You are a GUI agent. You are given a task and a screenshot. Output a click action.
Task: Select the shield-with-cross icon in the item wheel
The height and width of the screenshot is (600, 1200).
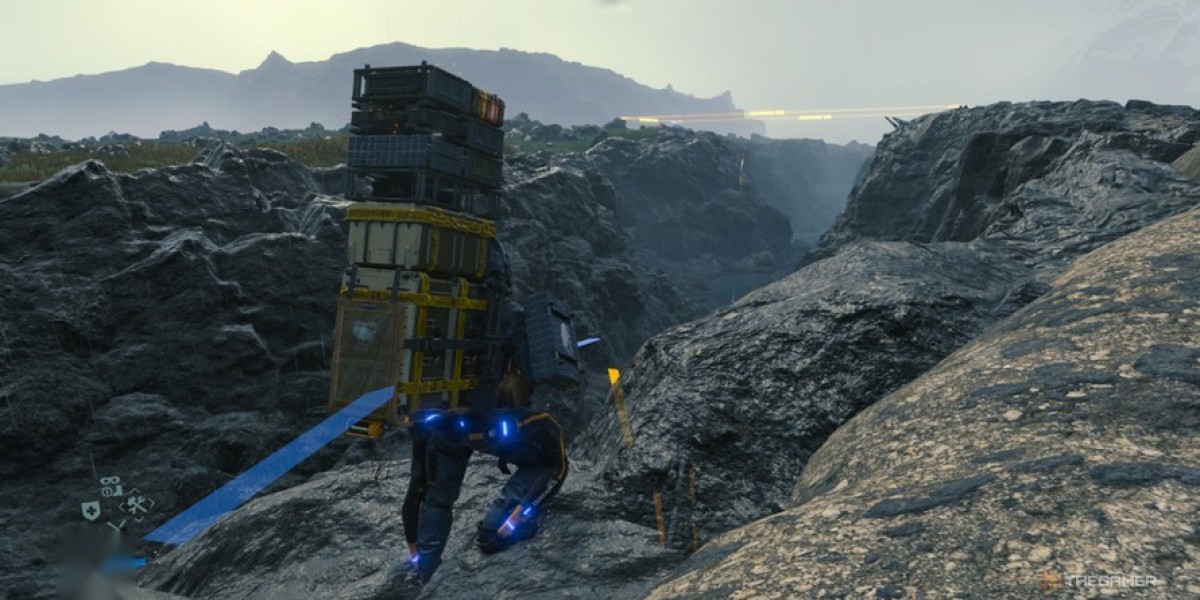(x=90, y=509)
